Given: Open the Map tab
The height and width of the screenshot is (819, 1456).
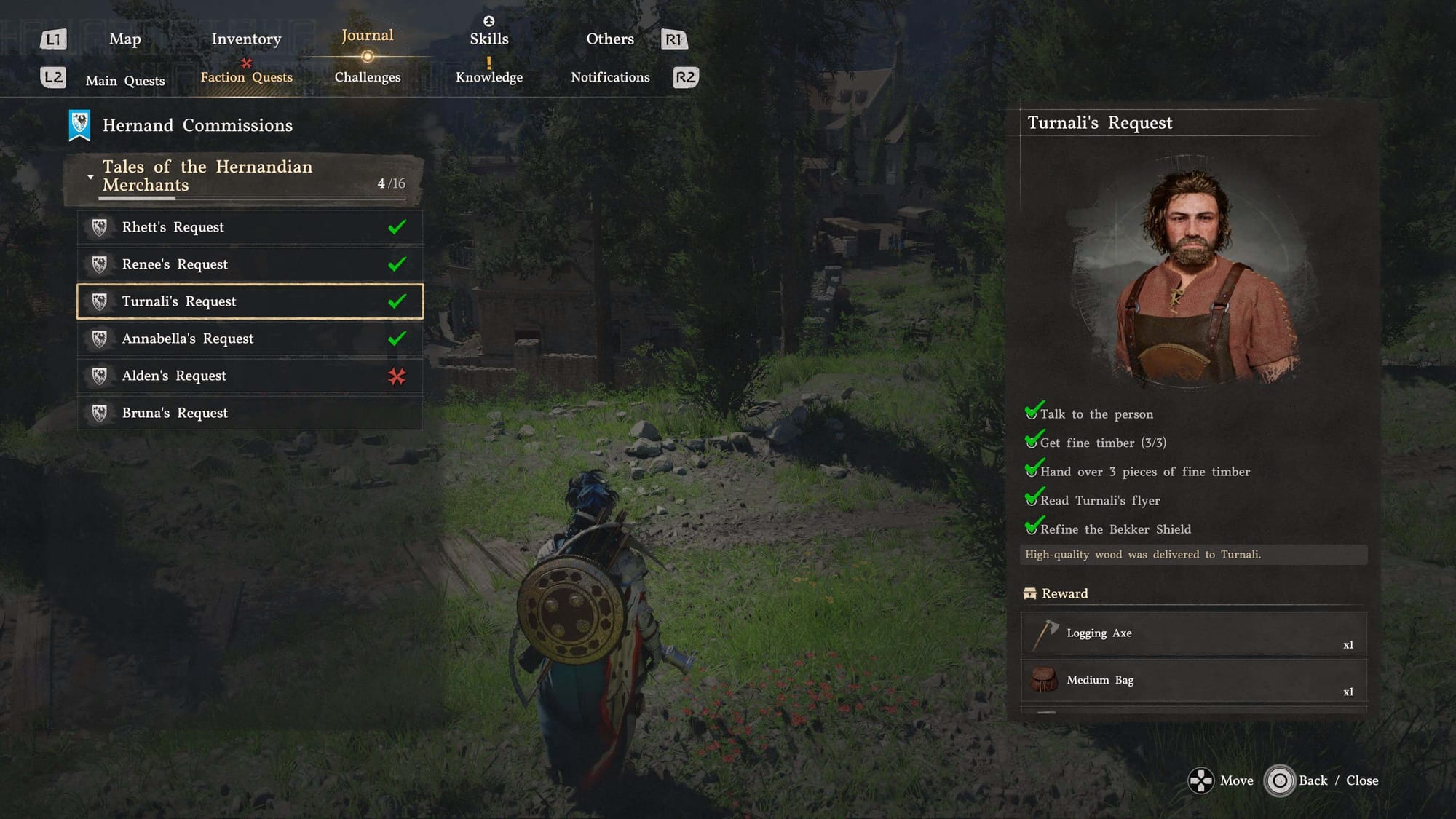Looking at the screenshot, I should click(124, 39).
